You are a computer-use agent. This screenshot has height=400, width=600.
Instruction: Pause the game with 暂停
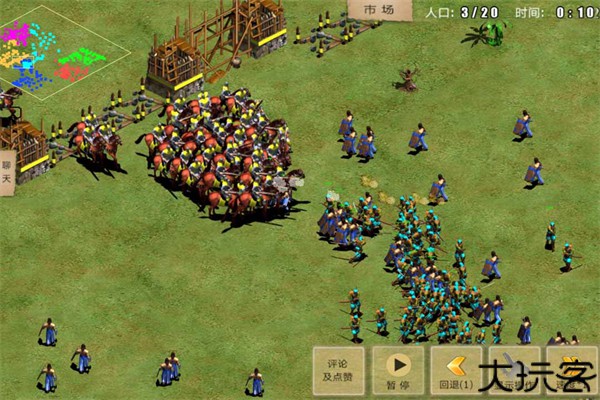point(398,369)
